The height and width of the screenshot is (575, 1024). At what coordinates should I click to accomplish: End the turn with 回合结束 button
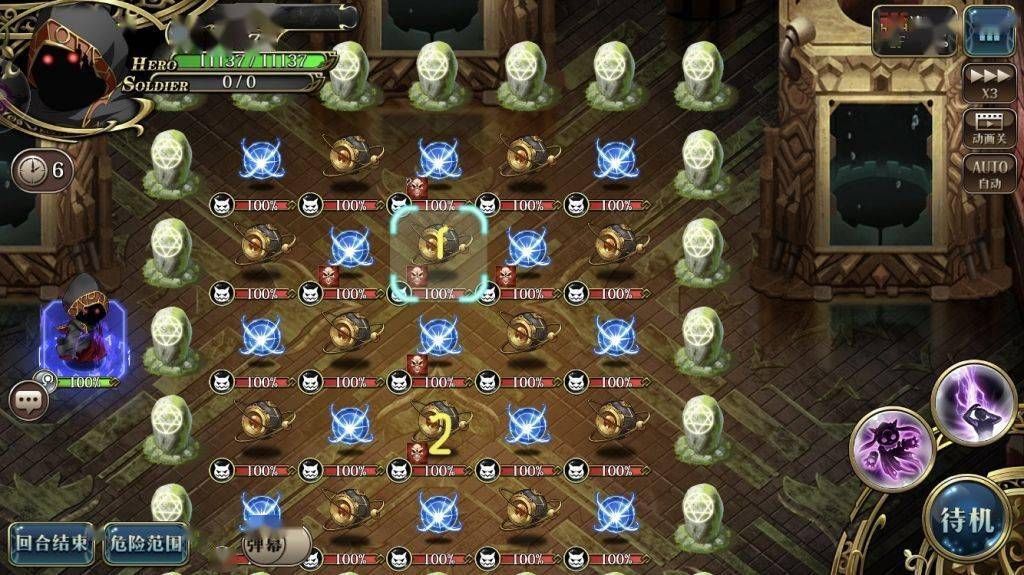point(53,543)
